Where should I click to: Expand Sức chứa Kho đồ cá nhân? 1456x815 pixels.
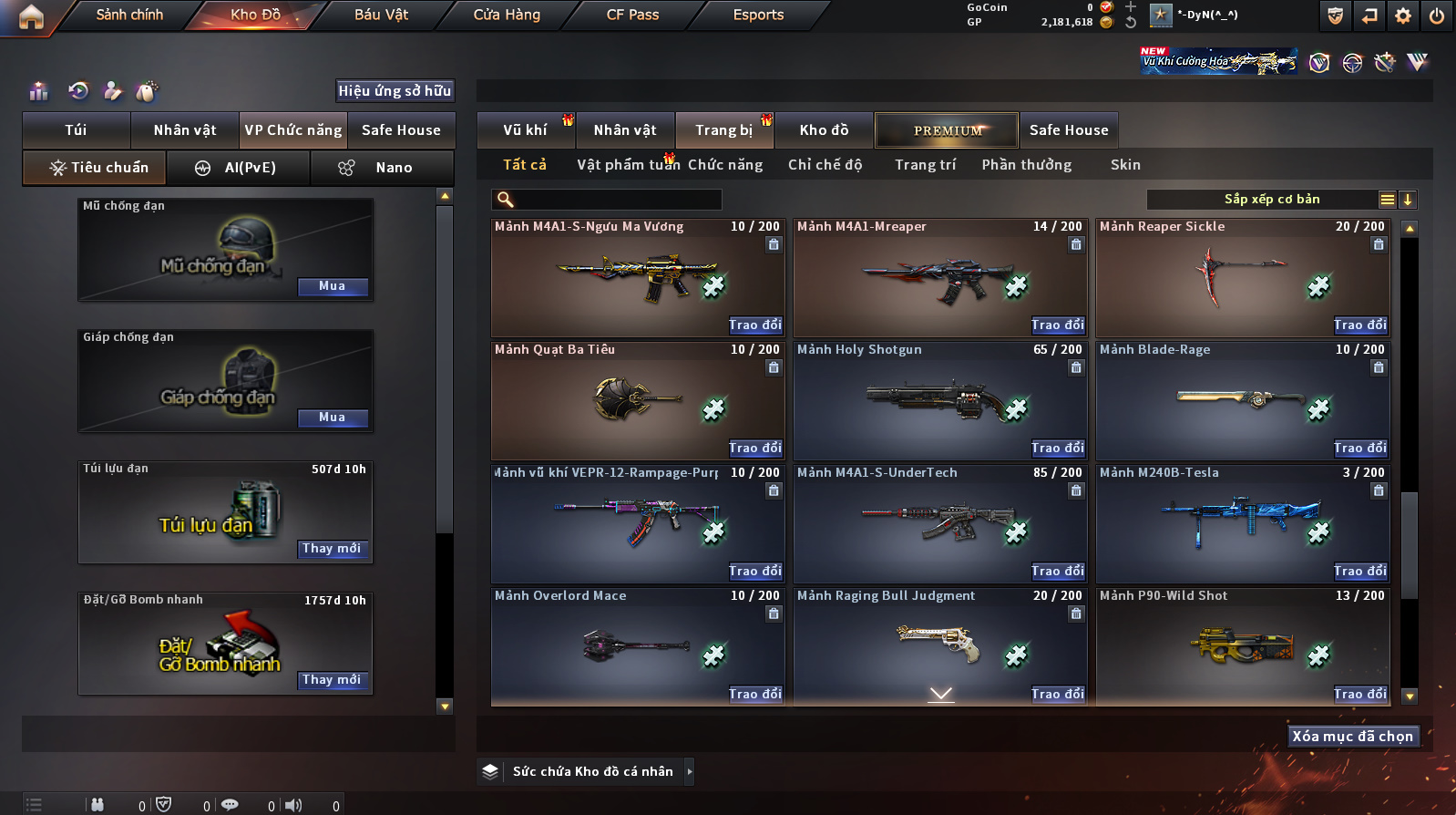click(x=690, y=771)
